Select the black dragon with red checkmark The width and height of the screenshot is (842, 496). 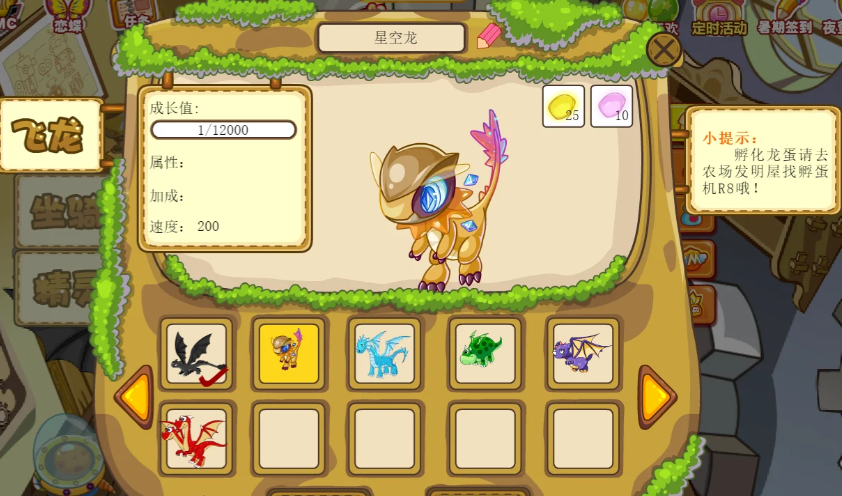point(196,354)
